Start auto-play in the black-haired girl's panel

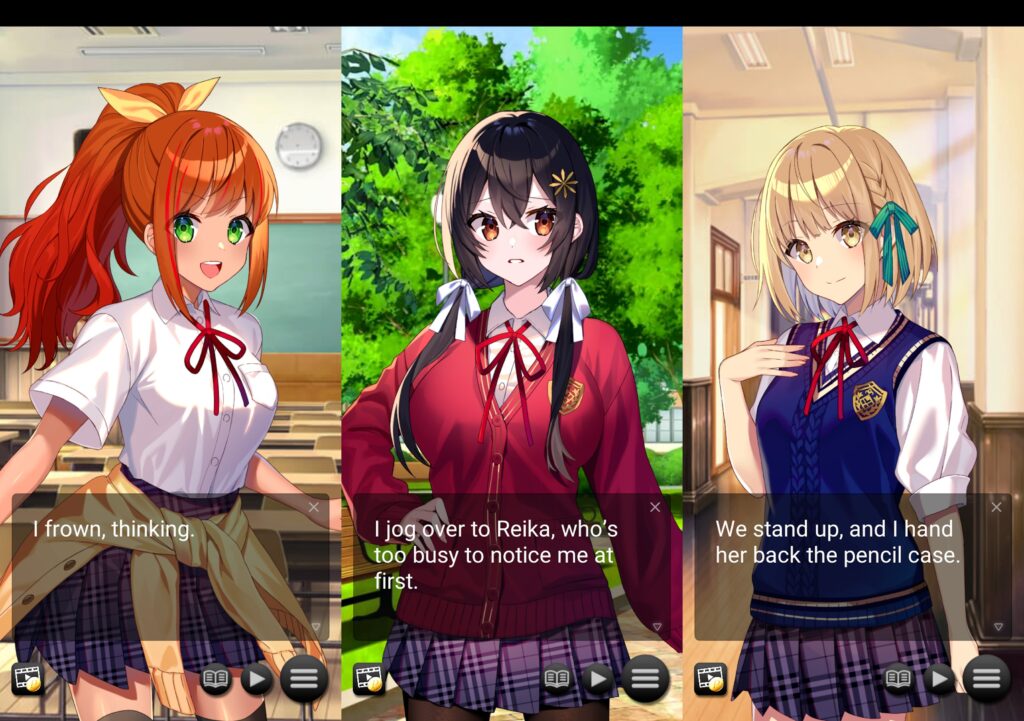[x=598, y=680]
